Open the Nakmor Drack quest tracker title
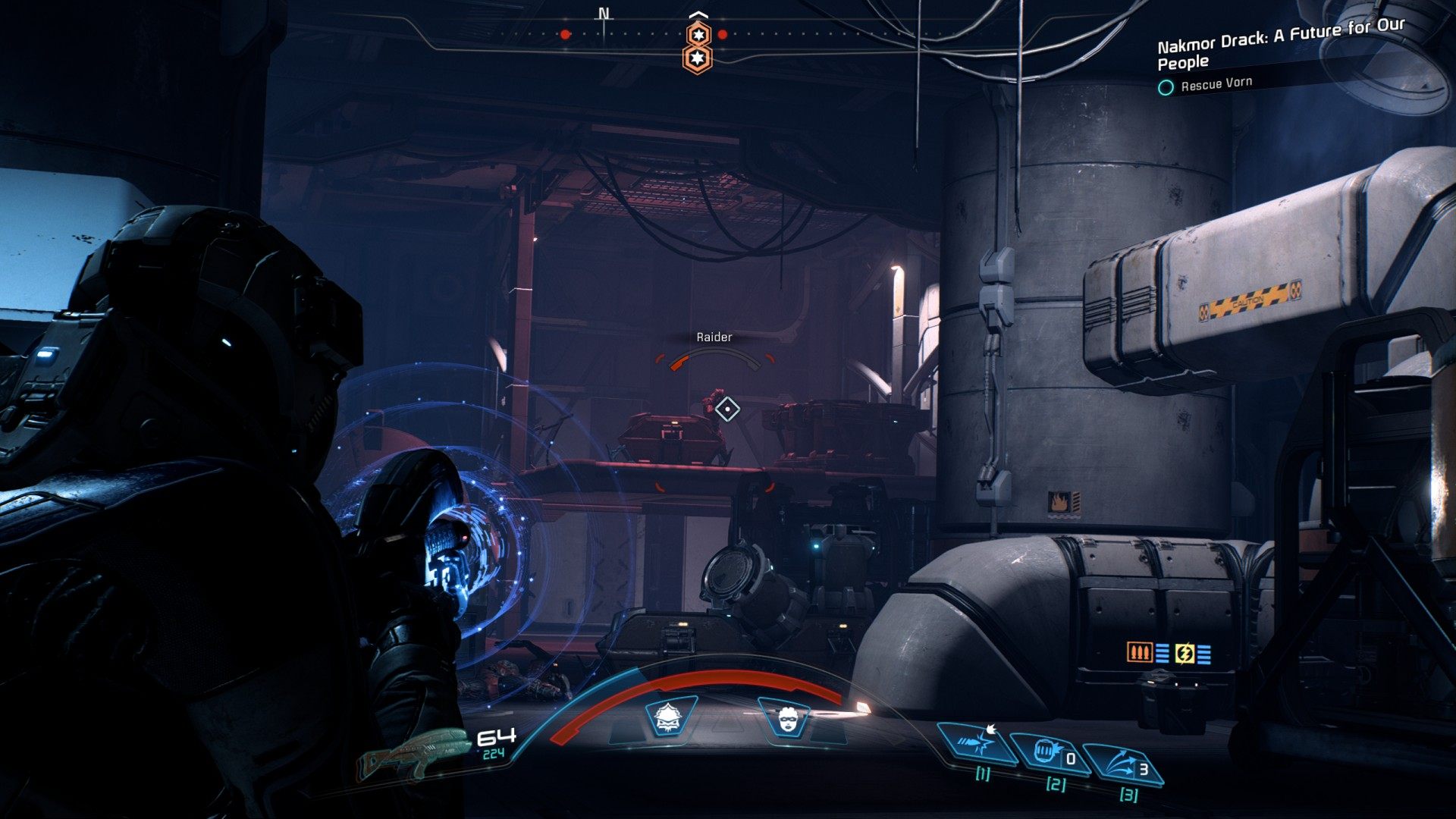The width and height of the screenshot is (1456, 819). click(1279, 44)
